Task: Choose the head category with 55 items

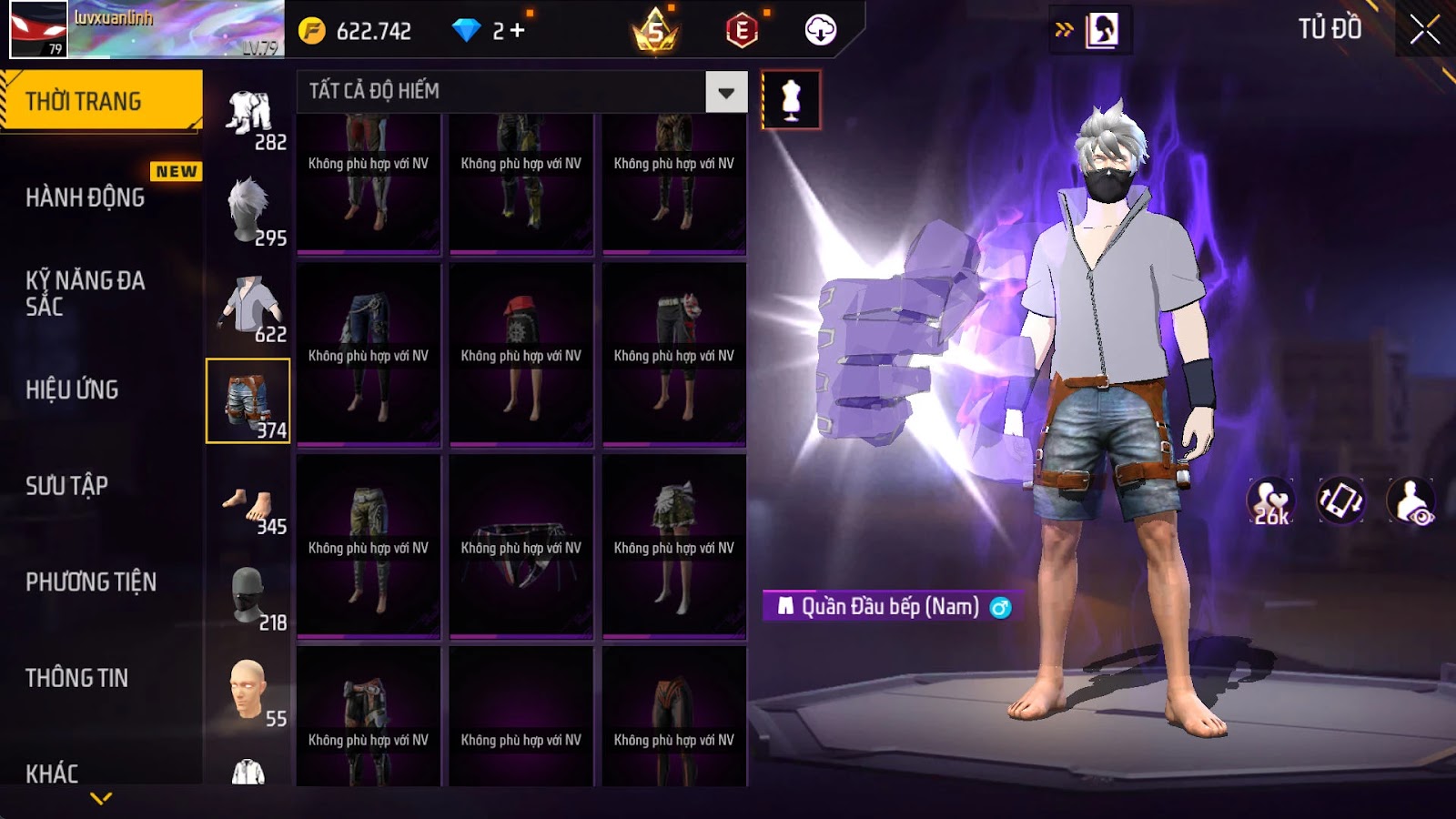Action: point(248,692)
